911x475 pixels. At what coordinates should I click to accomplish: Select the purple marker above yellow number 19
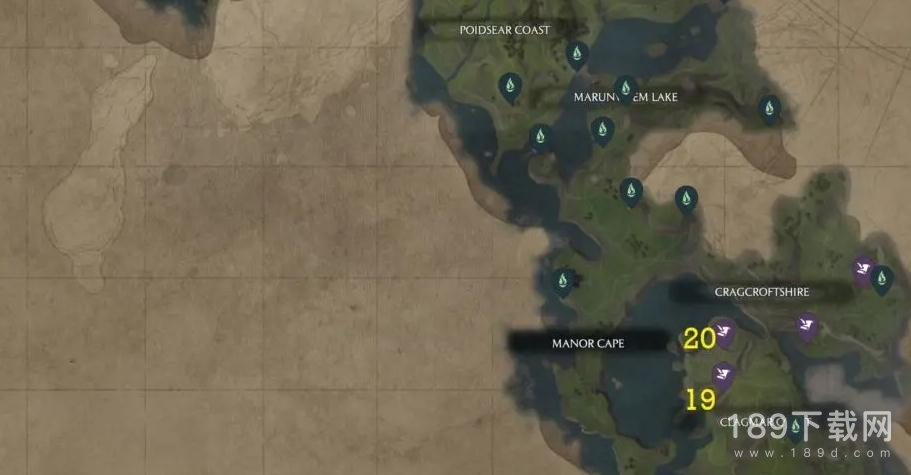click(x=723, y=375)
